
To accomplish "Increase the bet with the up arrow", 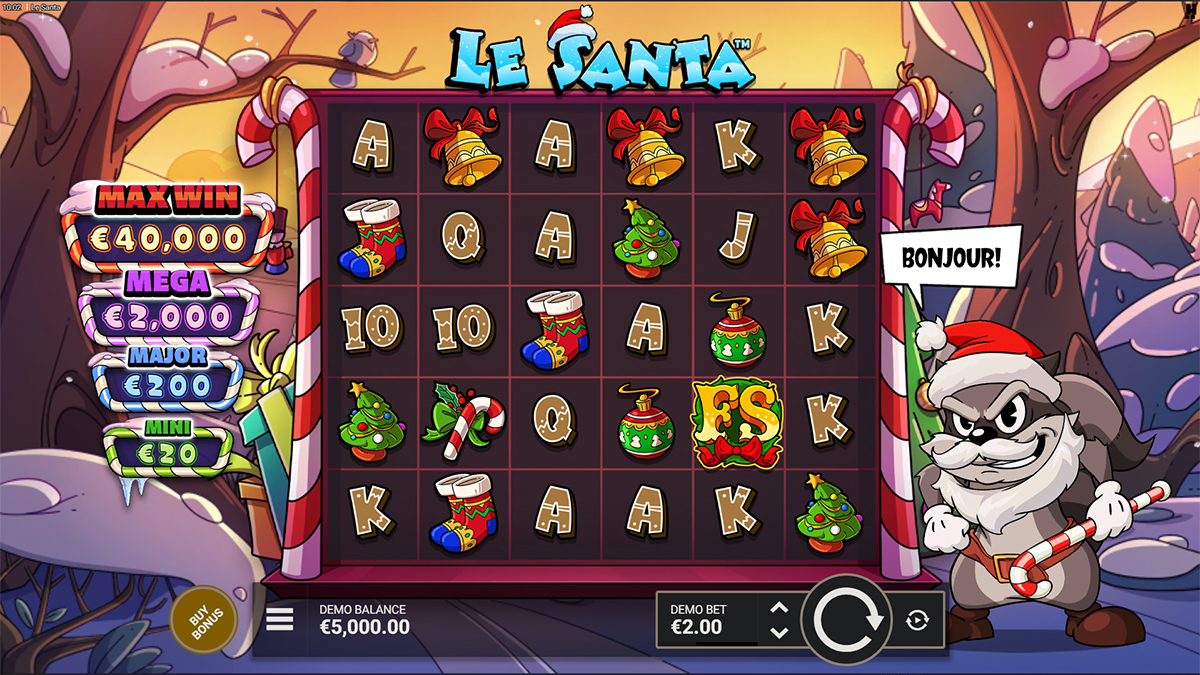I will pos(780,608).
